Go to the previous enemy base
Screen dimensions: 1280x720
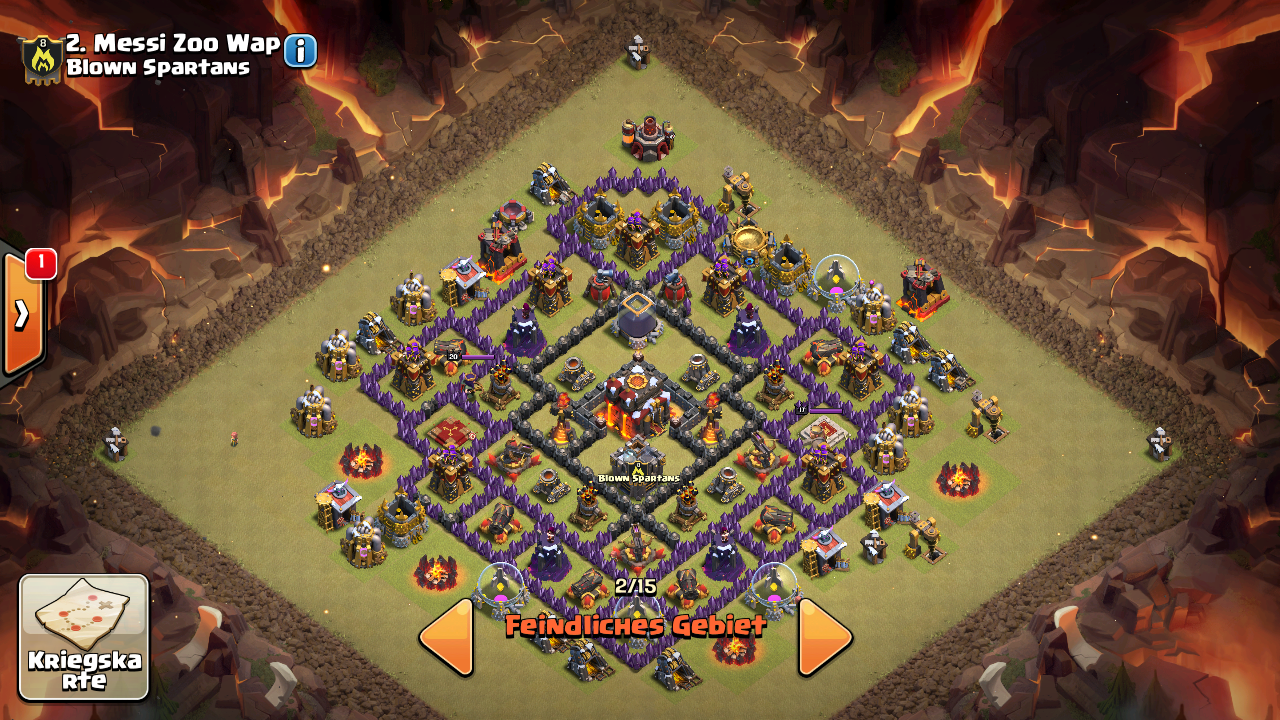pos(447,636)
